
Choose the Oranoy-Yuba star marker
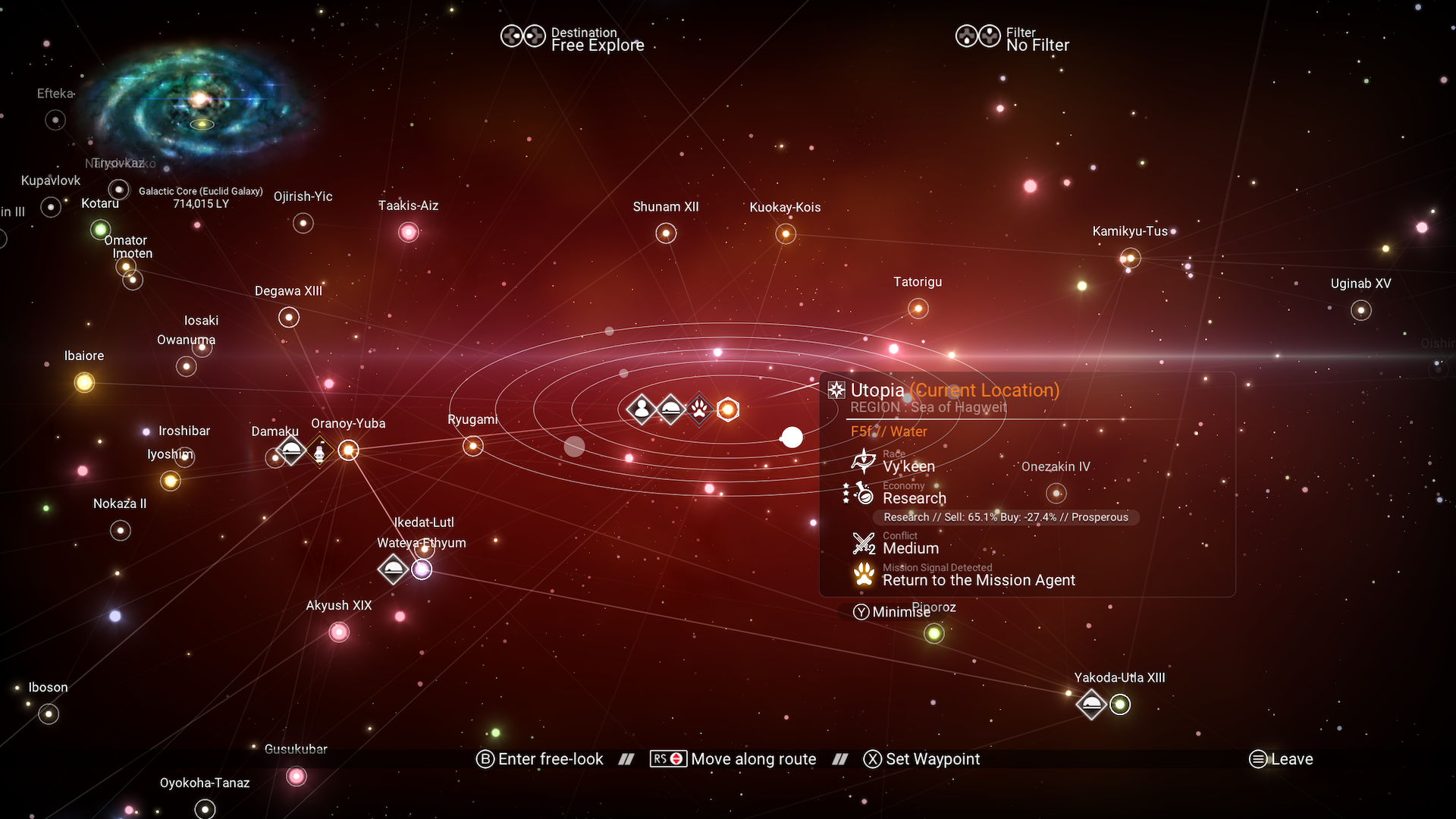348,451
